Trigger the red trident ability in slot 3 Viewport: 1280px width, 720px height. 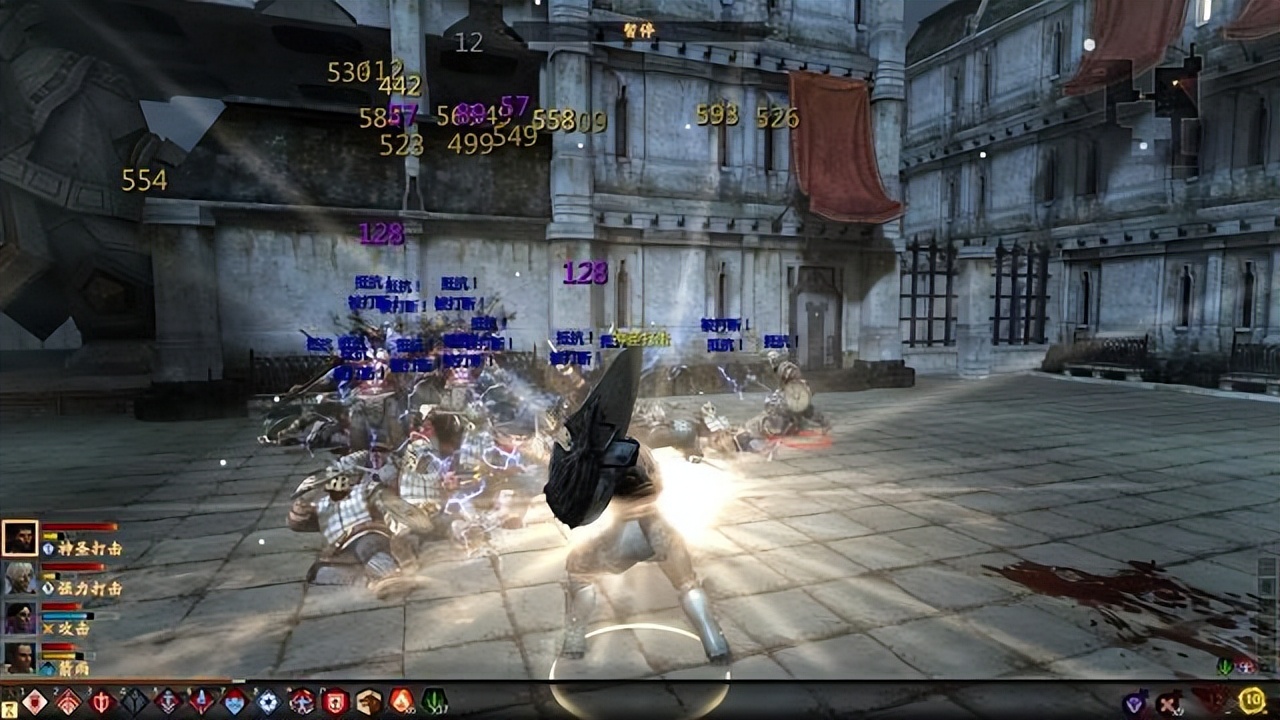click(101, 701)
